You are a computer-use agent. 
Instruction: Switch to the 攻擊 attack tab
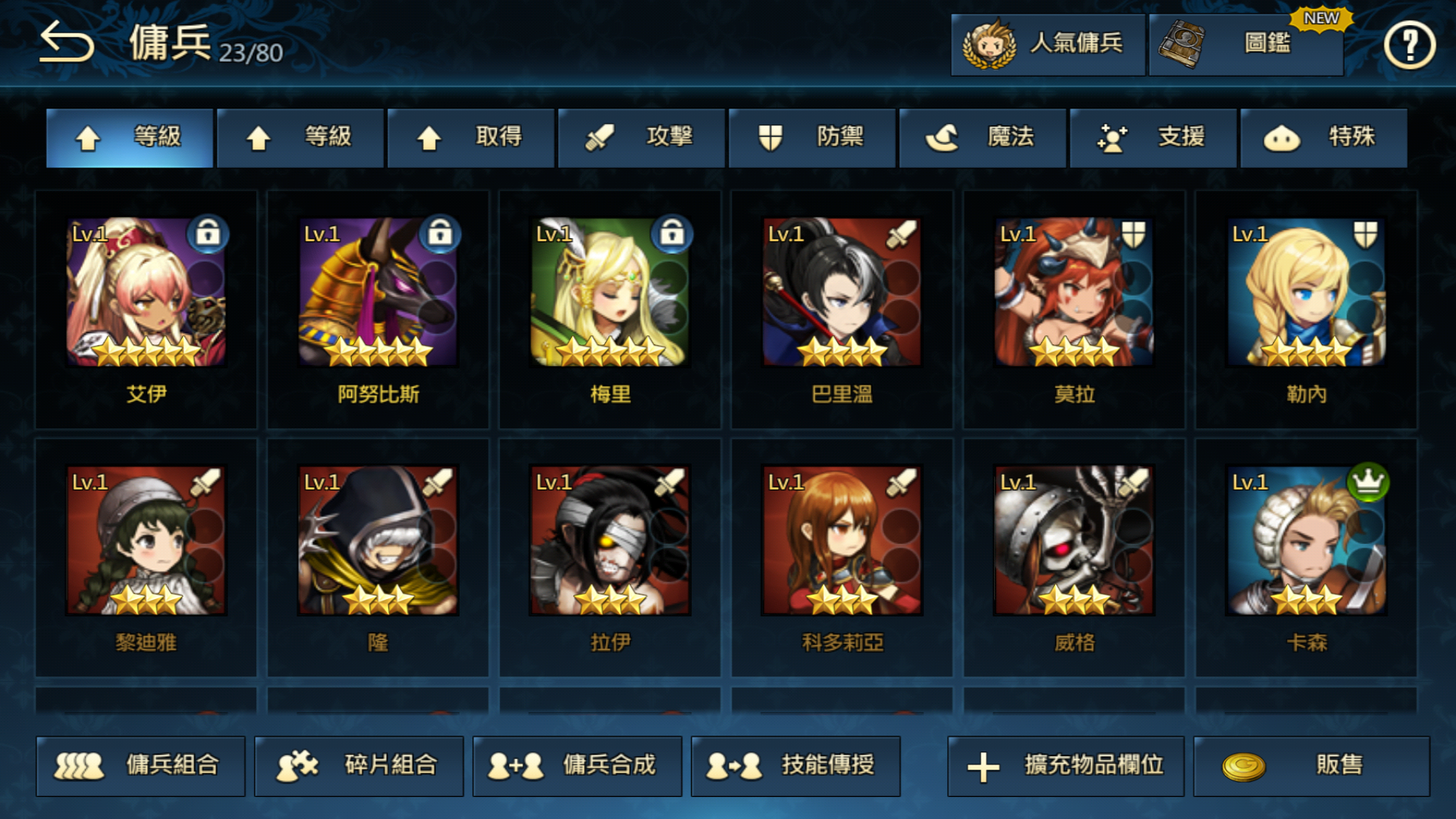pyautogui.click(x=641, y=138)
